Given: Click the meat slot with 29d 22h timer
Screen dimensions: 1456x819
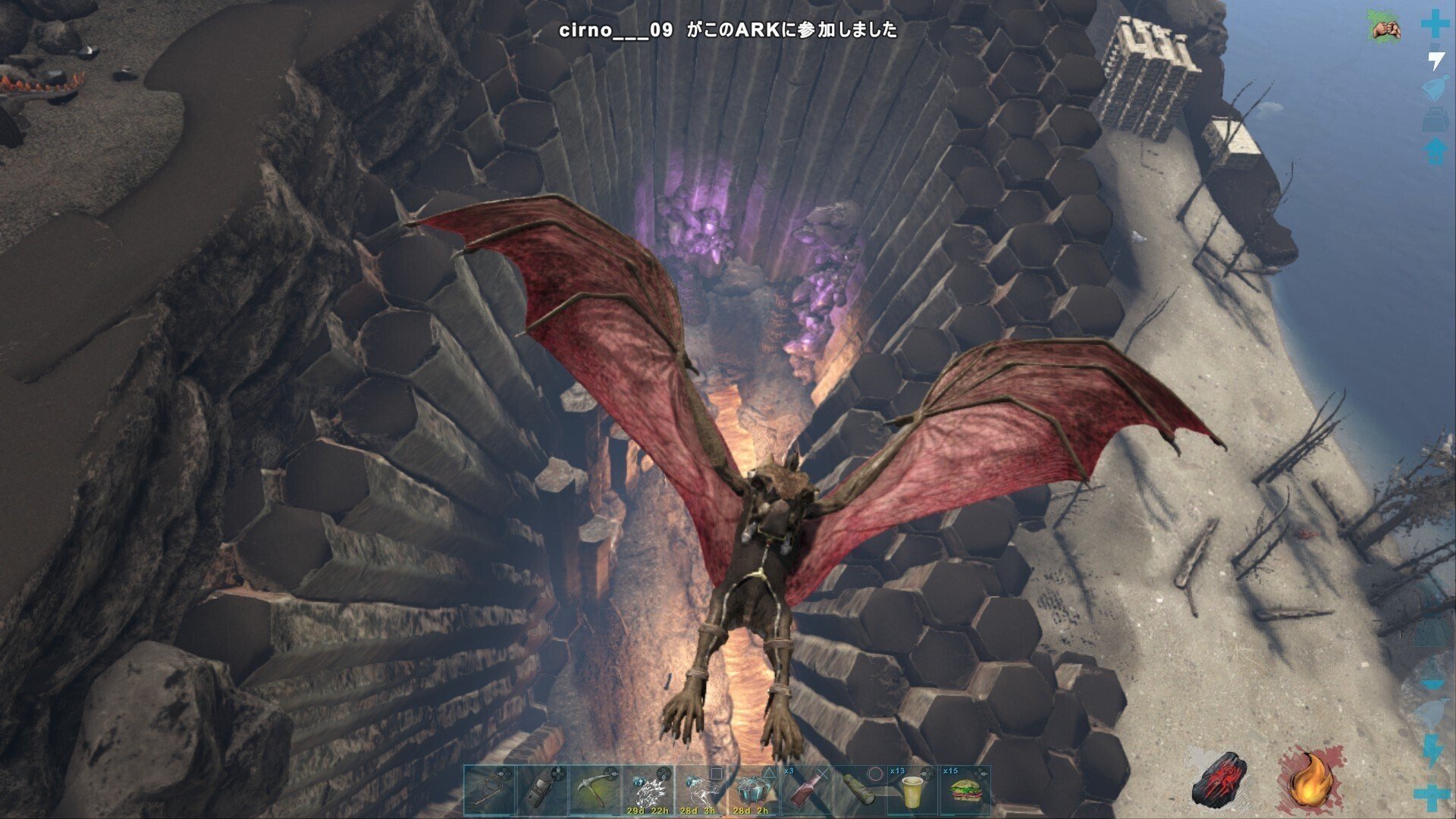Looking at the screenshot, I should tap(648, 789).
